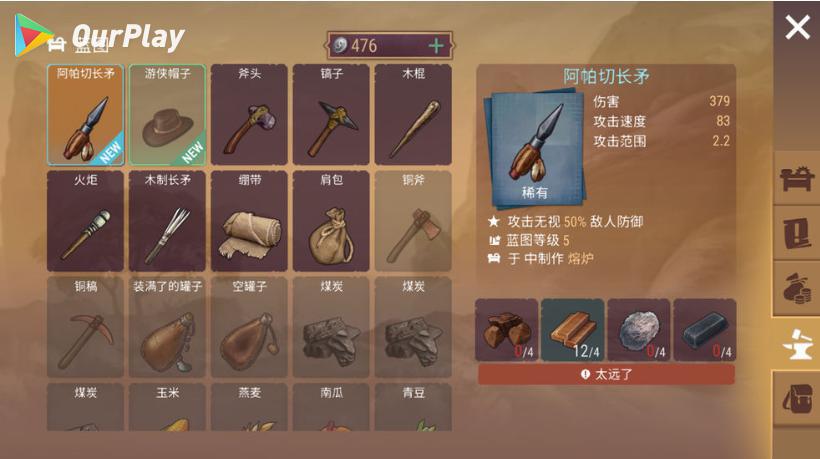
Task: Click the 太远了 craft button
Action: 606,375
